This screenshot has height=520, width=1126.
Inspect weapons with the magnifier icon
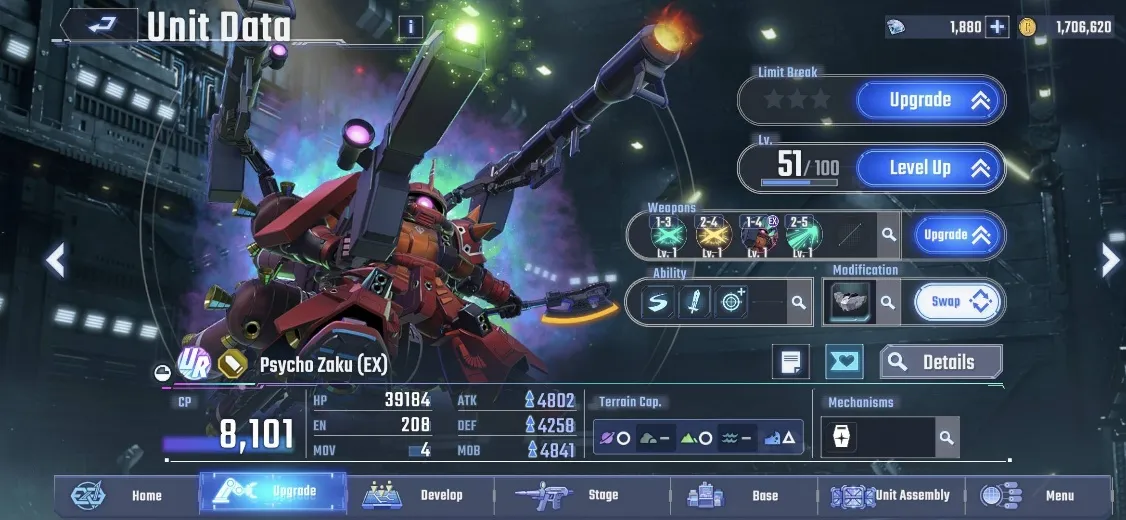click(x=887, y=236)
